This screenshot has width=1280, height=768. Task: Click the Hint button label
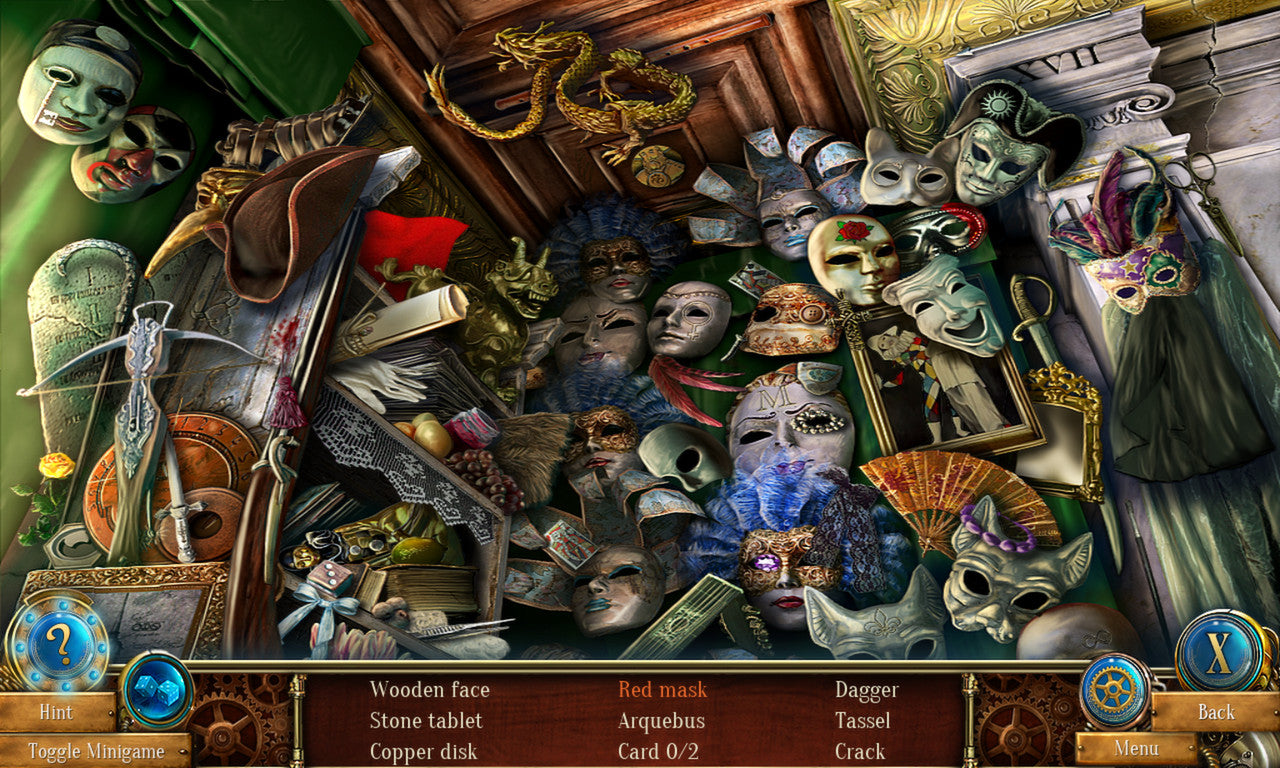coord(55,713)
